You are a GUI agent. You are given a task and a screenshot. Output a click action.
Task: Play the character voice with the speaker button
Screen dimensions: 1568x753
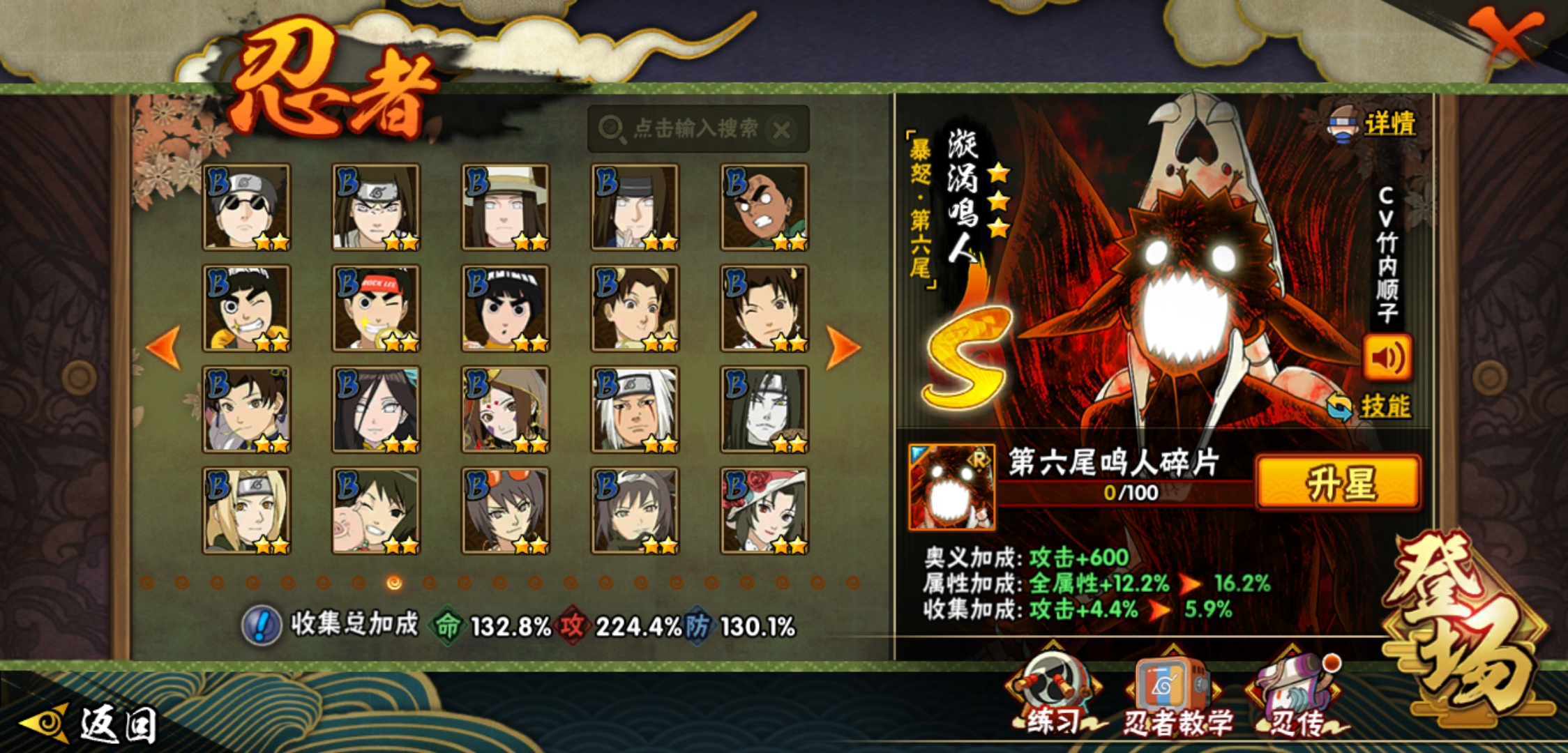click(x=1387, y=358)
